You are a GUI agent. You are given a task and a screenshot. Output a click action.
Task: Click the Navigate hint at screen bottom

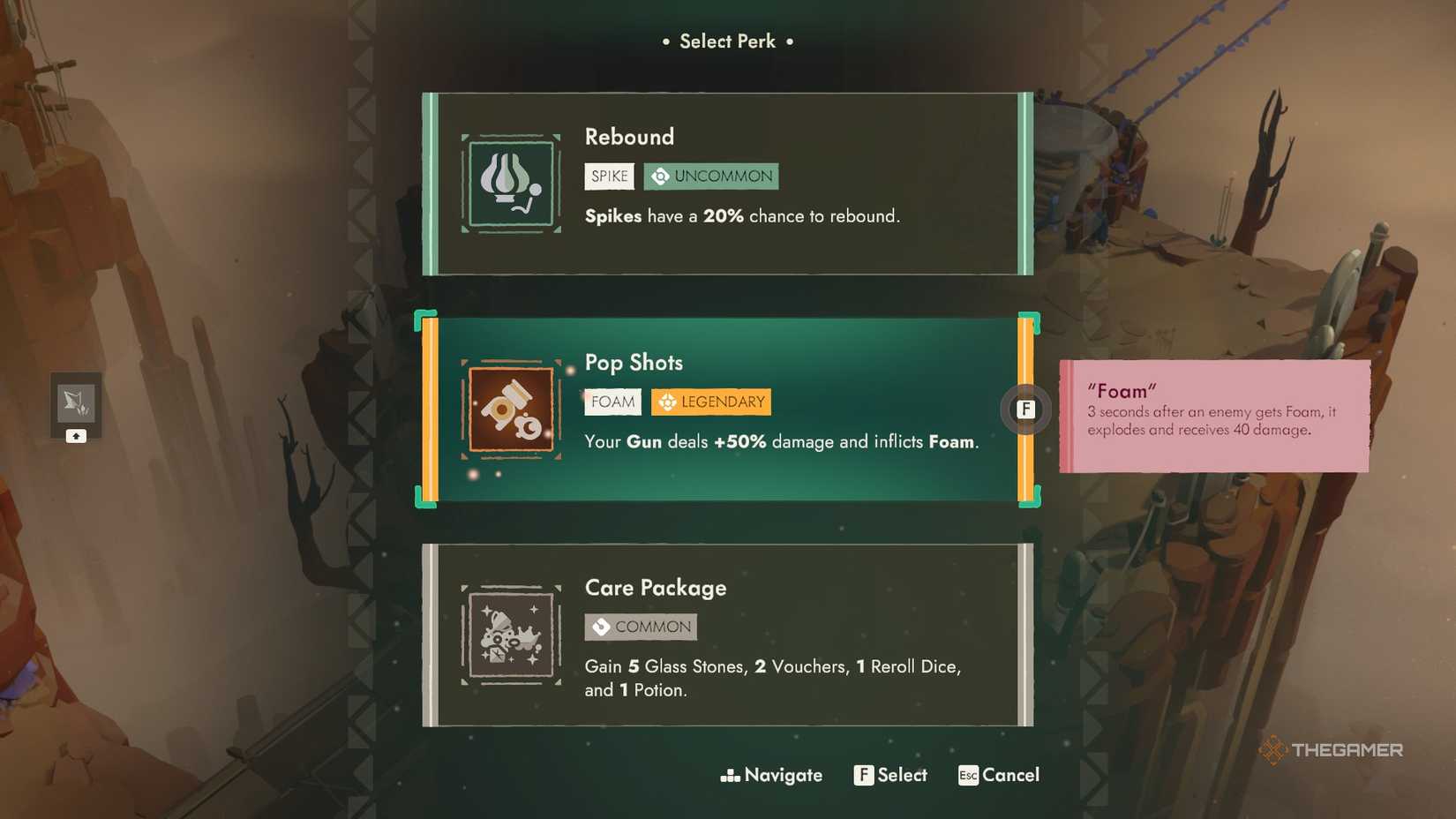pos(770,775)
